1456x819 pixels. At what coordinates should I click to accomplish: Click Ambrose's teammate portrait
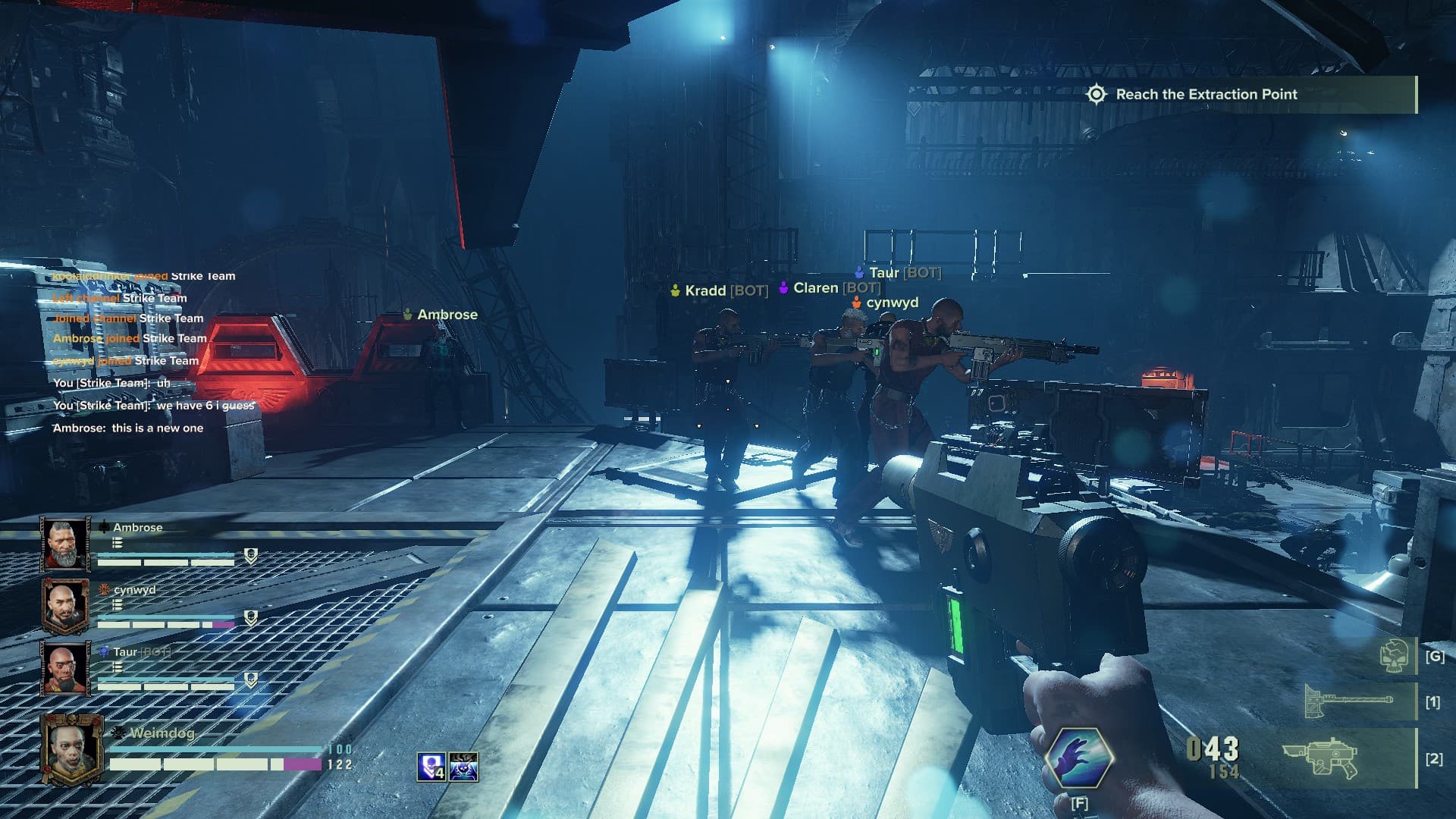tap(65, 544)
